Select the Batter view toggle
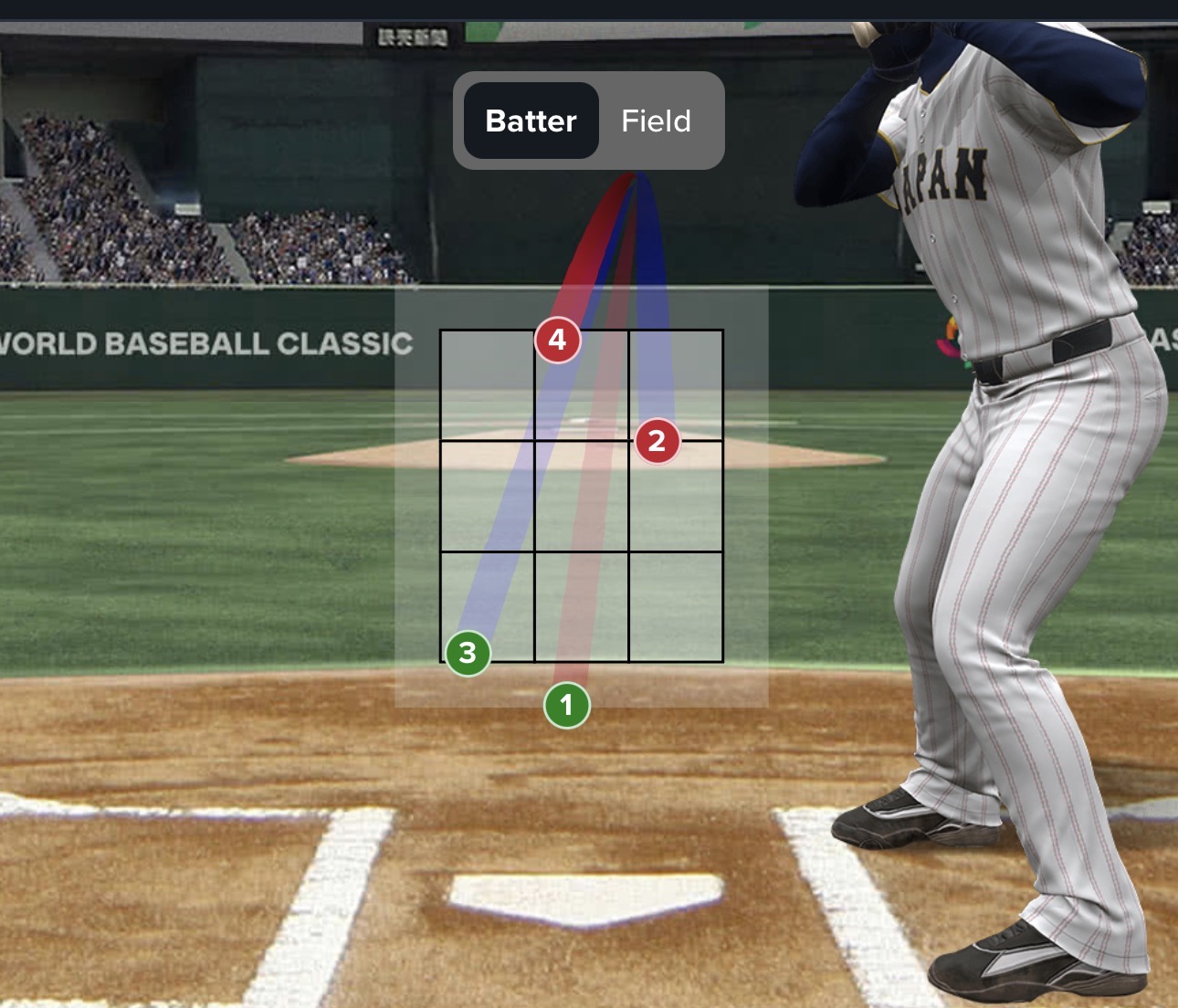Image resolution: width=1178 pixels, height=1008 pixels. click(x=531, y=121)
